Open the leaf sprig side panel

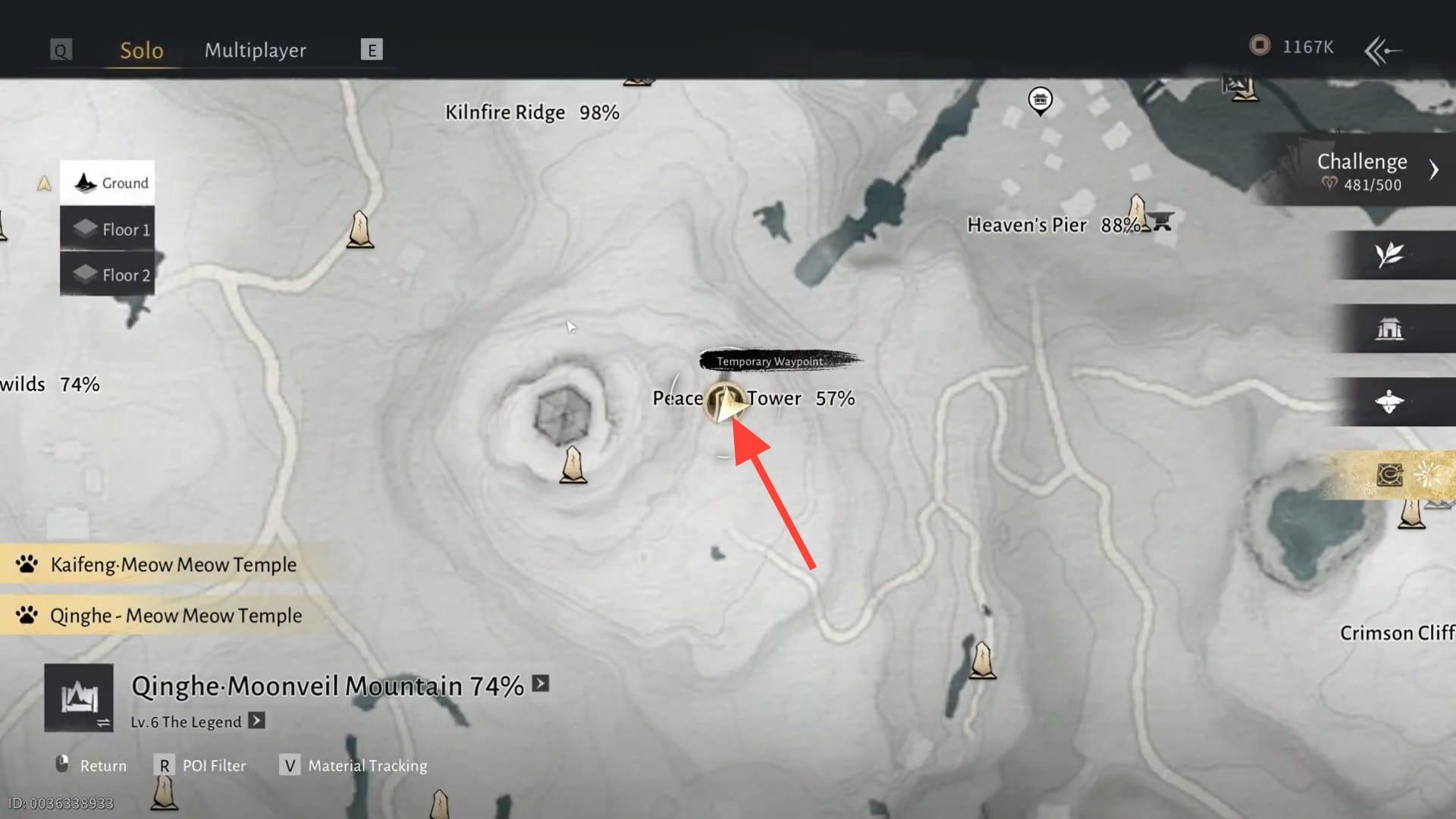coord(1389,255)
